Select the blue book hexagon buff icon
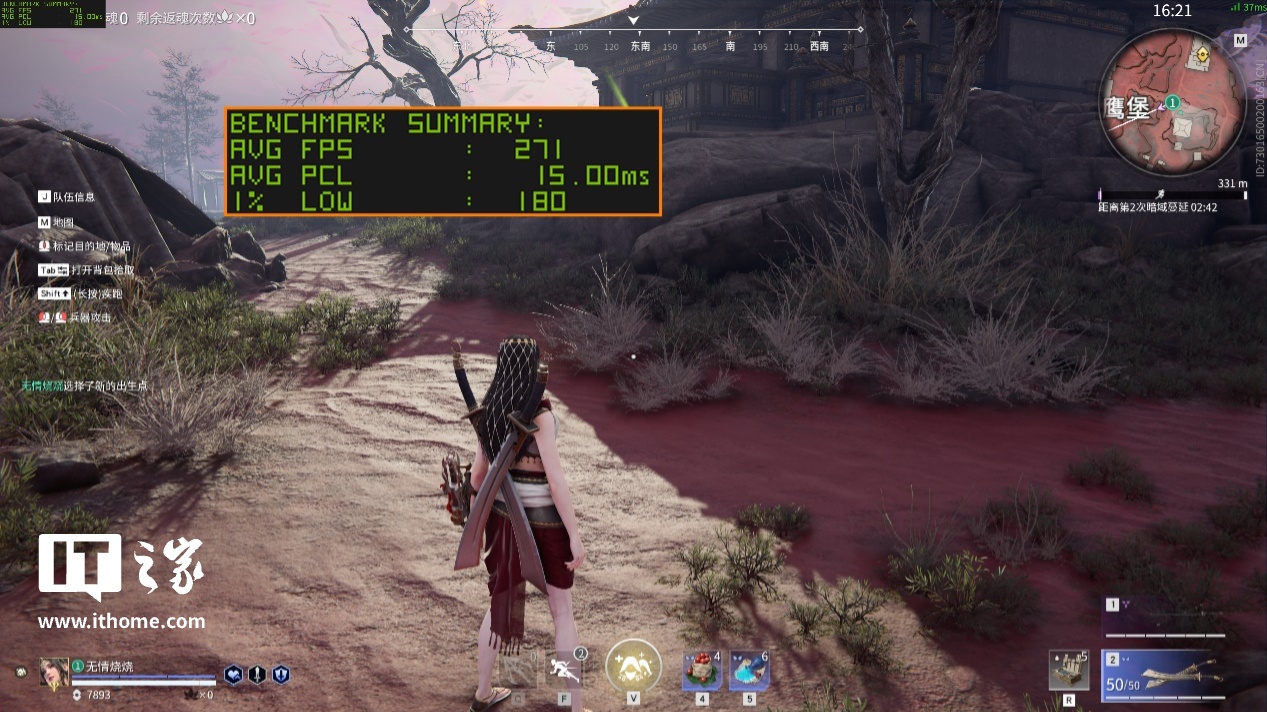The height and width of the screenshot is (712, 1267). pos(233,675)
